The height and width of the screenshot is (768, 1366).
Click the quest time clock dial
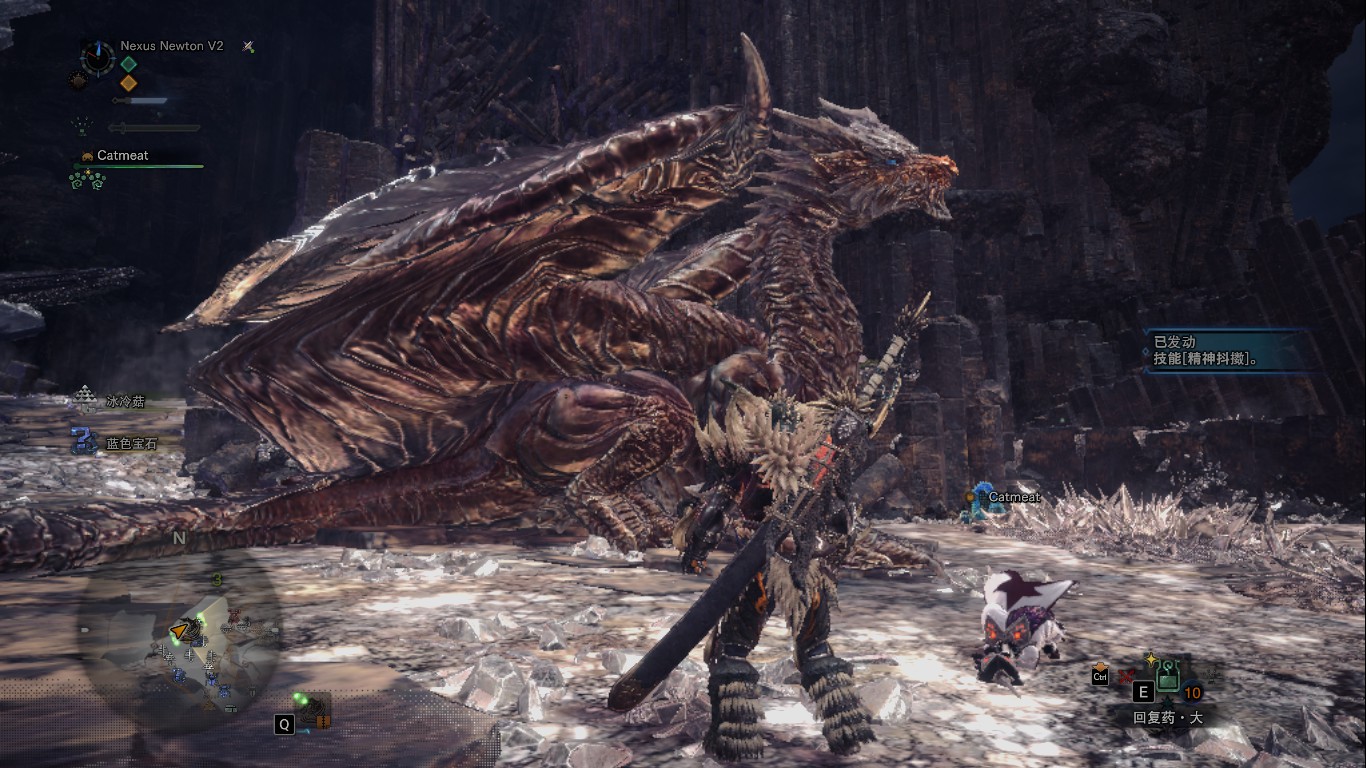click(98, 57)
